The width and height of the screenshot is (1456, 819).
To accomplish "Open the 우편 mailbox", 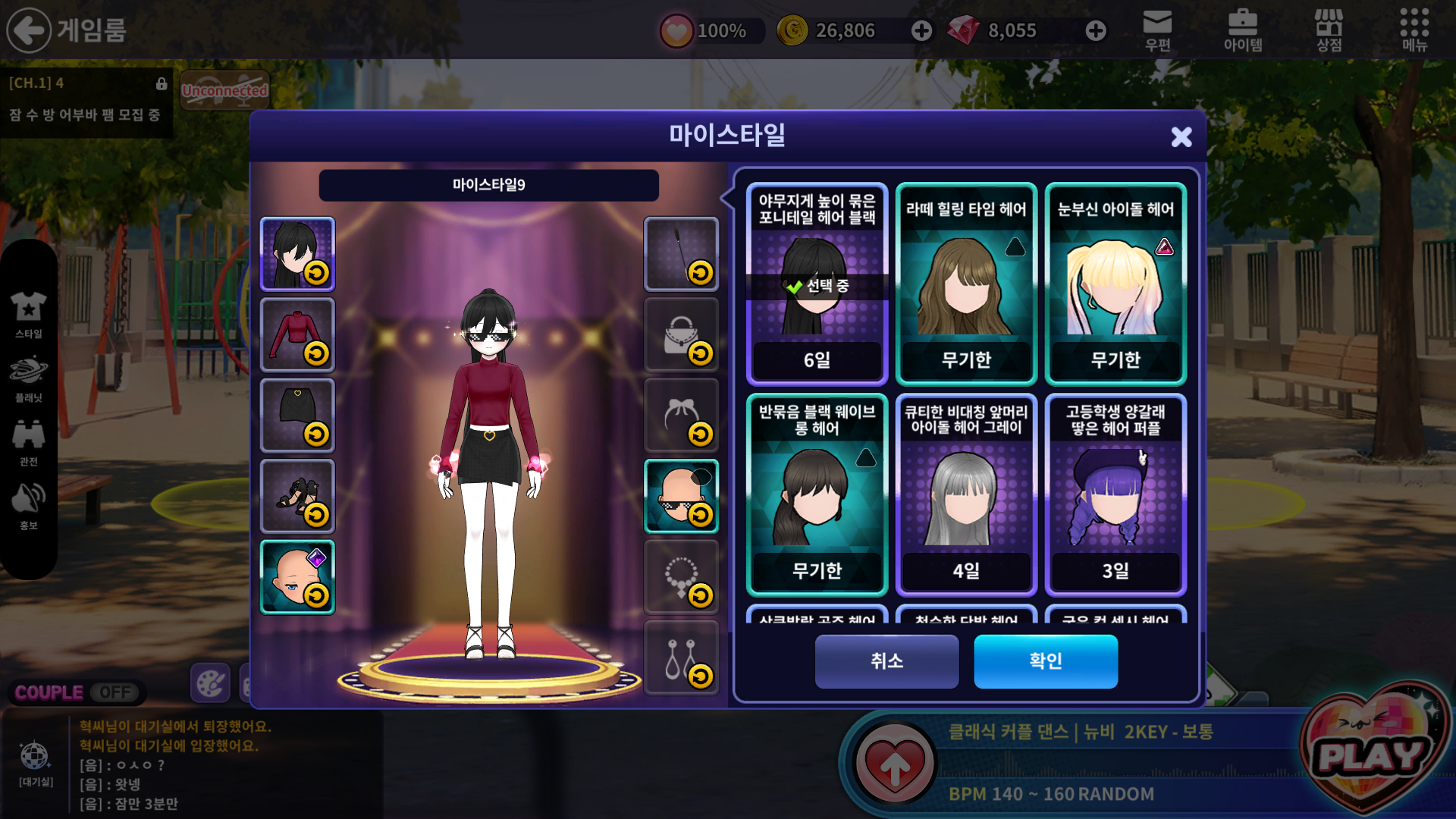I will pyautogui.click(x=1157, y=30).
